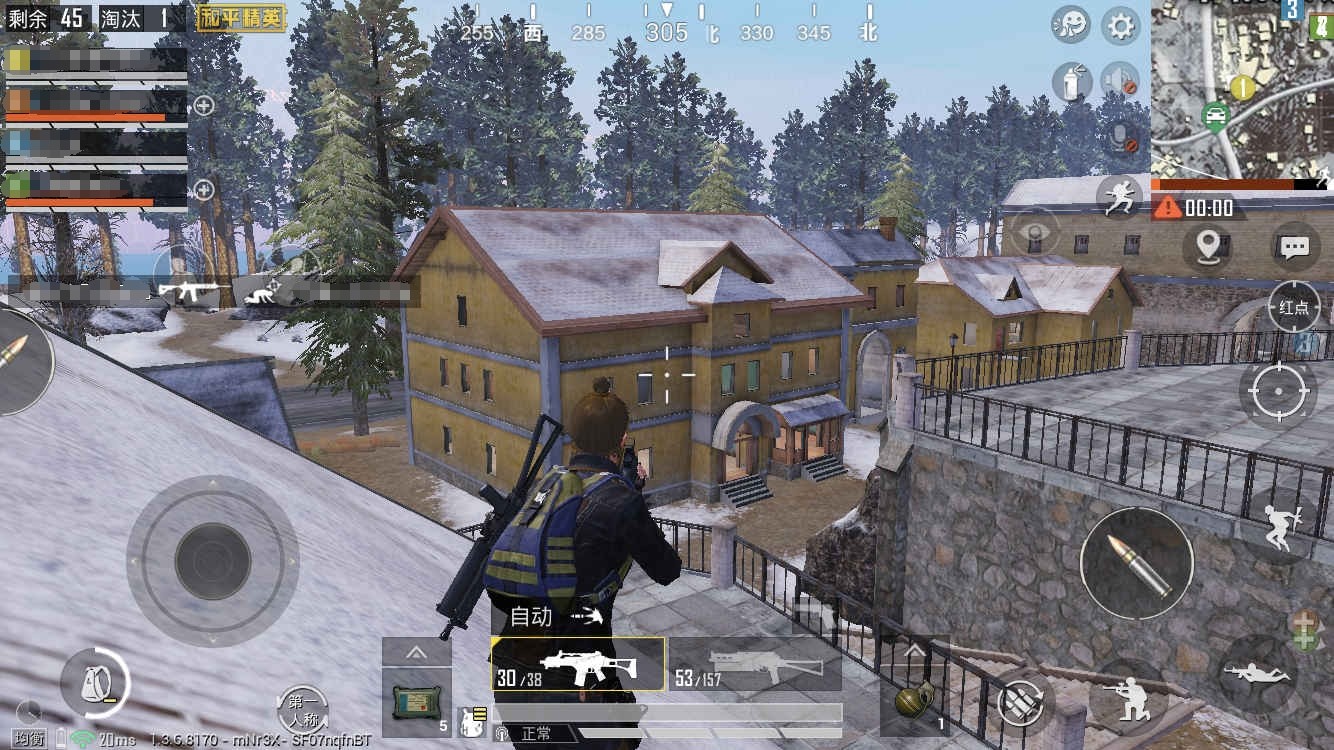Image resolution: width=1334 pixels, height=750 pixels.
Task: Open the settings gear menu
Action: tap(1121, 26)
